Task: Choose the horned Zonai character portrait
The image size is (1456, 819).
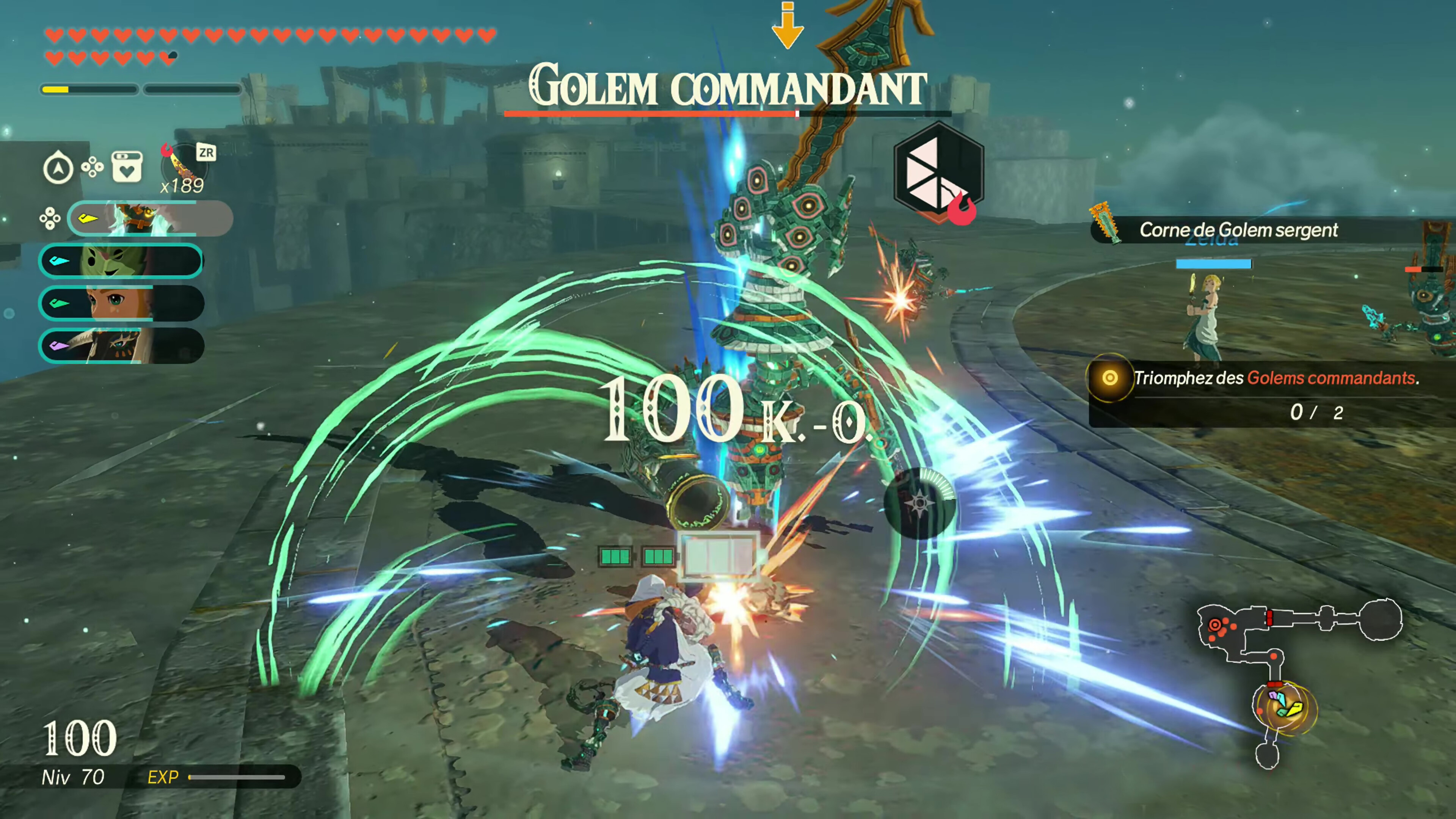Action: tap(121, 345)
